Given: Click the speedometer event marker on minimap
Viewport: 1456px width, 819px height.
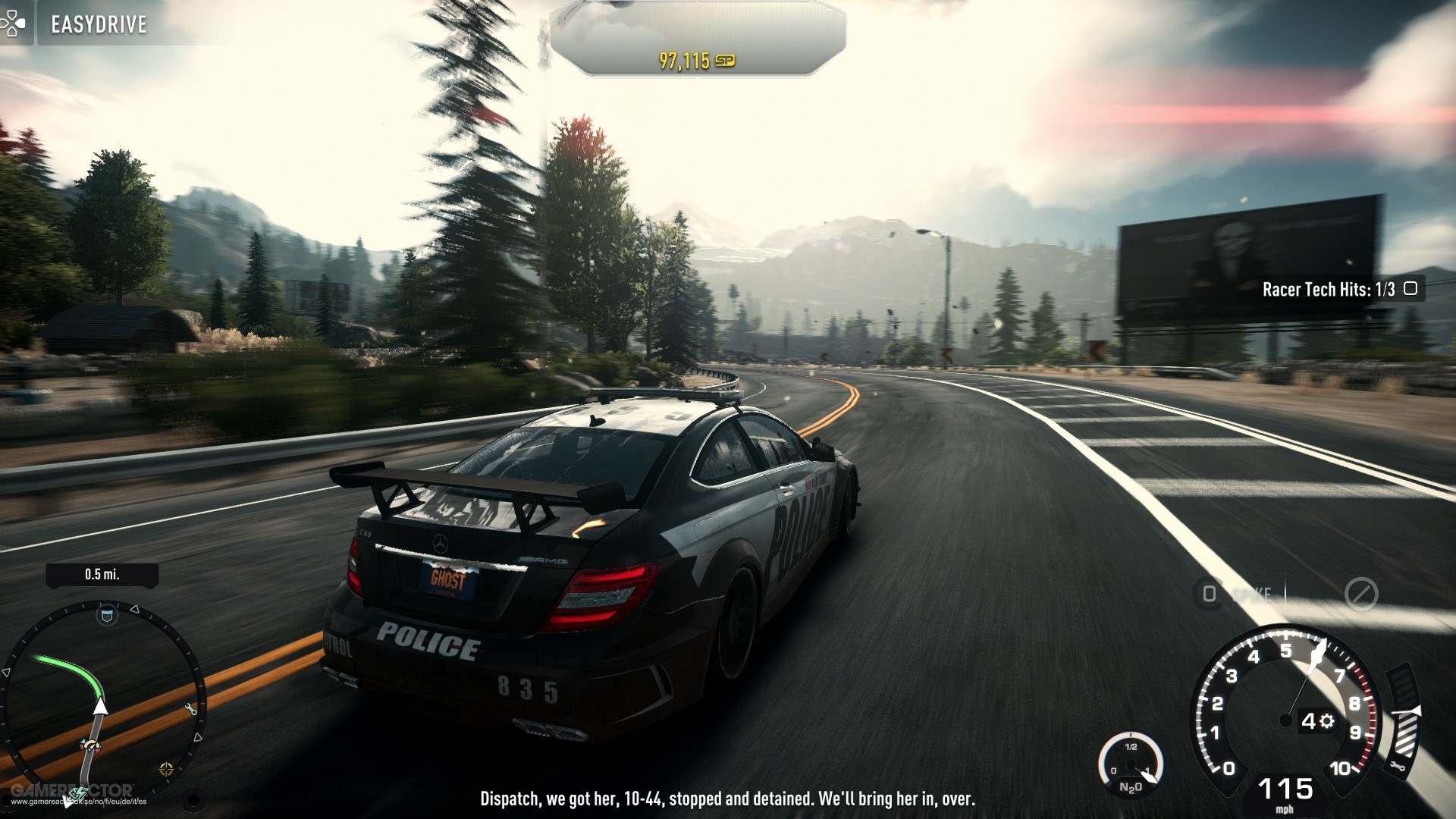Looking at the screenshot, I should coord(90,748).
